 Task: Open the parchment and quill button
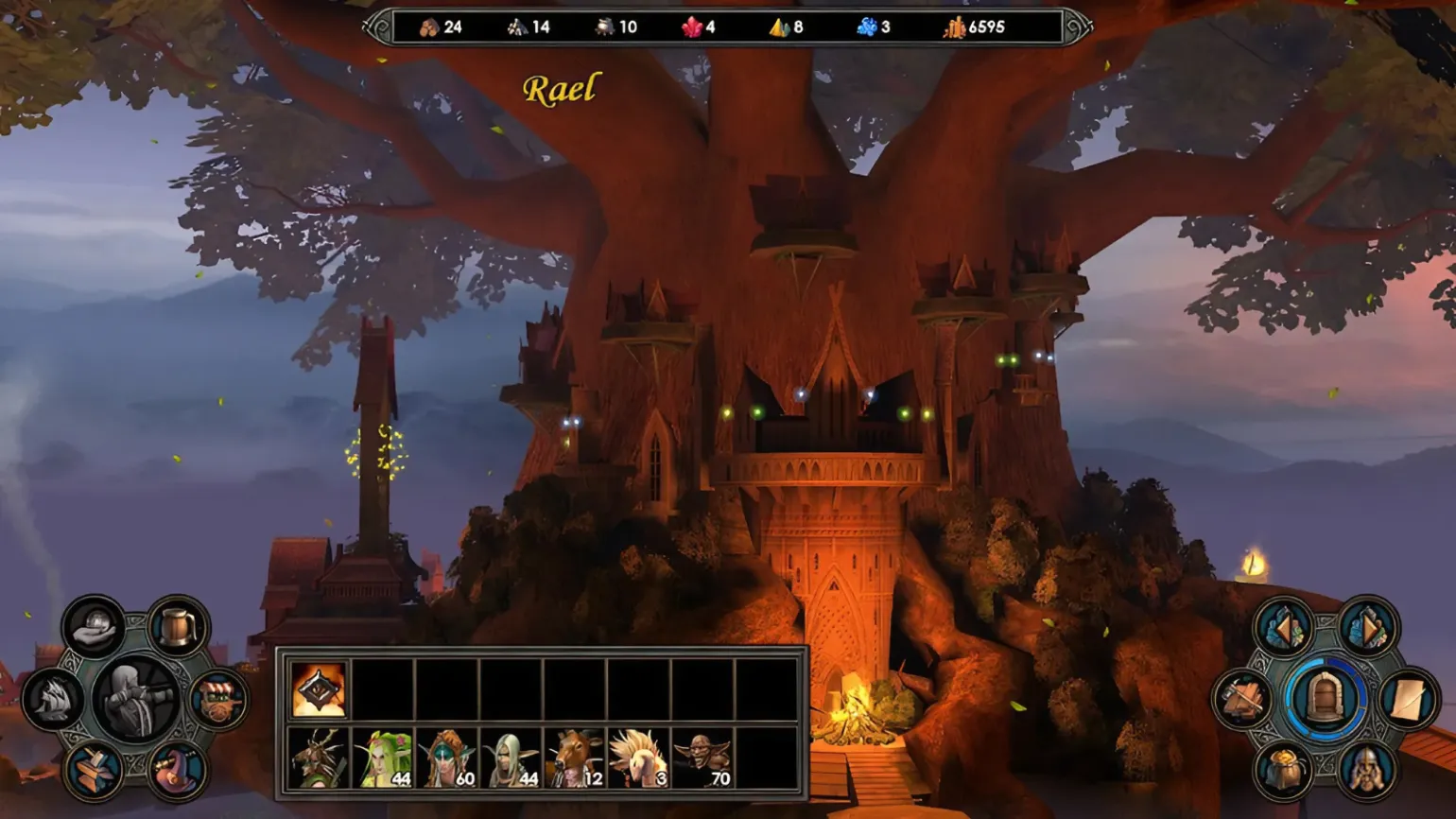pyautogui.click(x=1408, y=700)
